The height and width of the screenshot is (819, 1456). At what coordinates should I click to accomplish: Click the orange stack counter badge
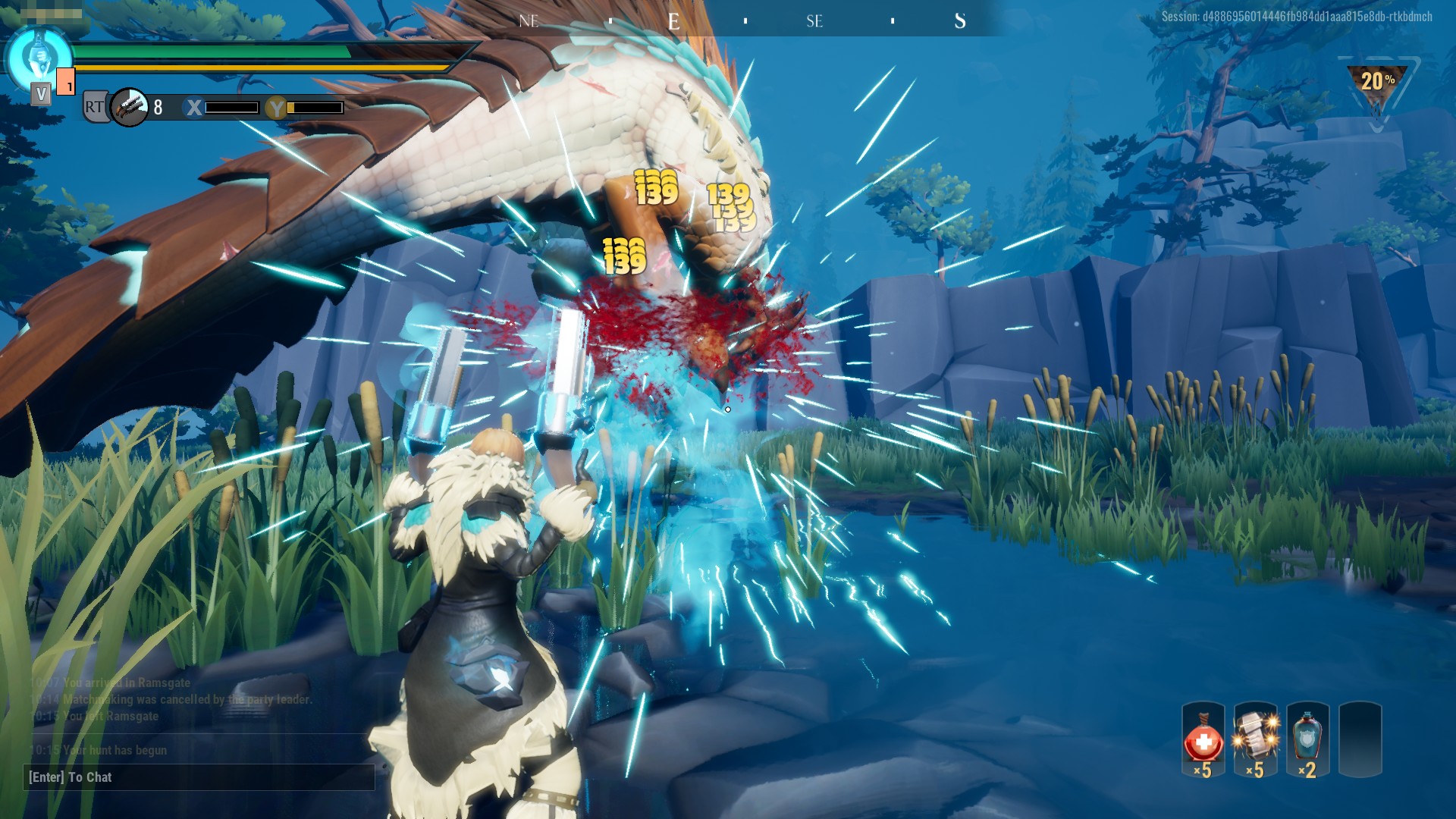[67, 82]
